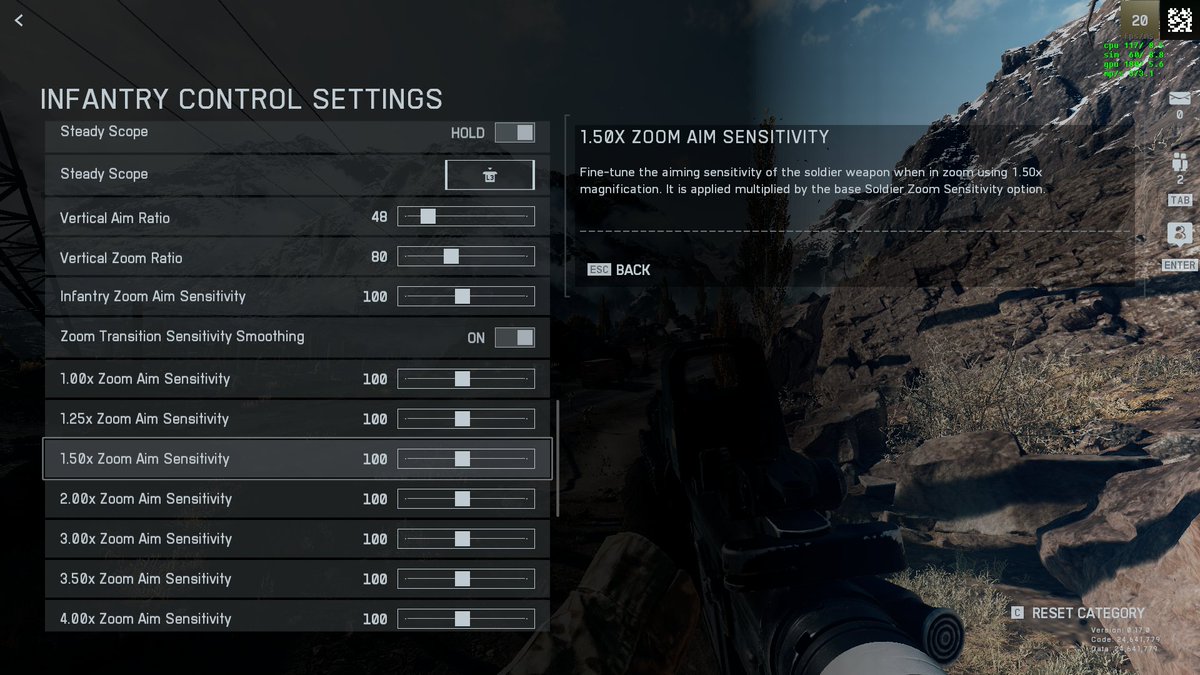
Task: Change the 1.00x Zoom Aim Sensitivity slider
Action: point(462,379)
